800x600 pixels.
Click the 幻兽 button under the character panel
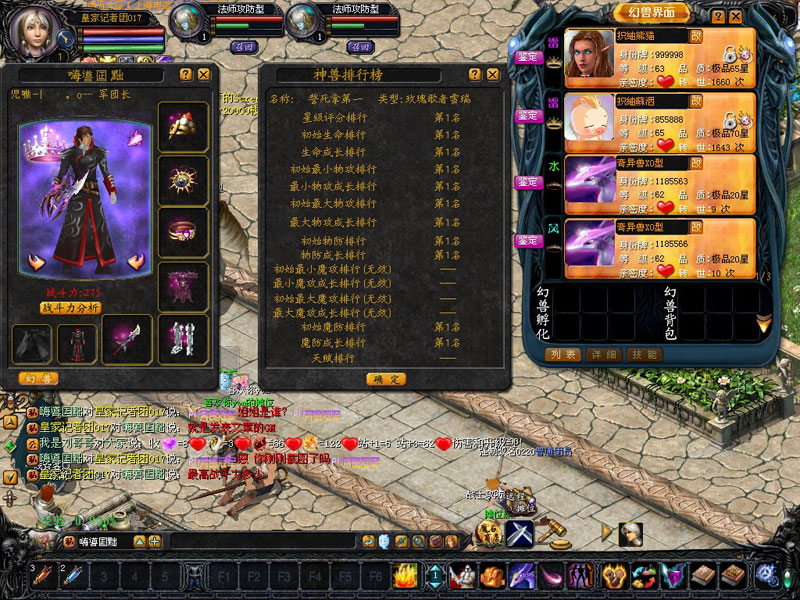point(38,378)
